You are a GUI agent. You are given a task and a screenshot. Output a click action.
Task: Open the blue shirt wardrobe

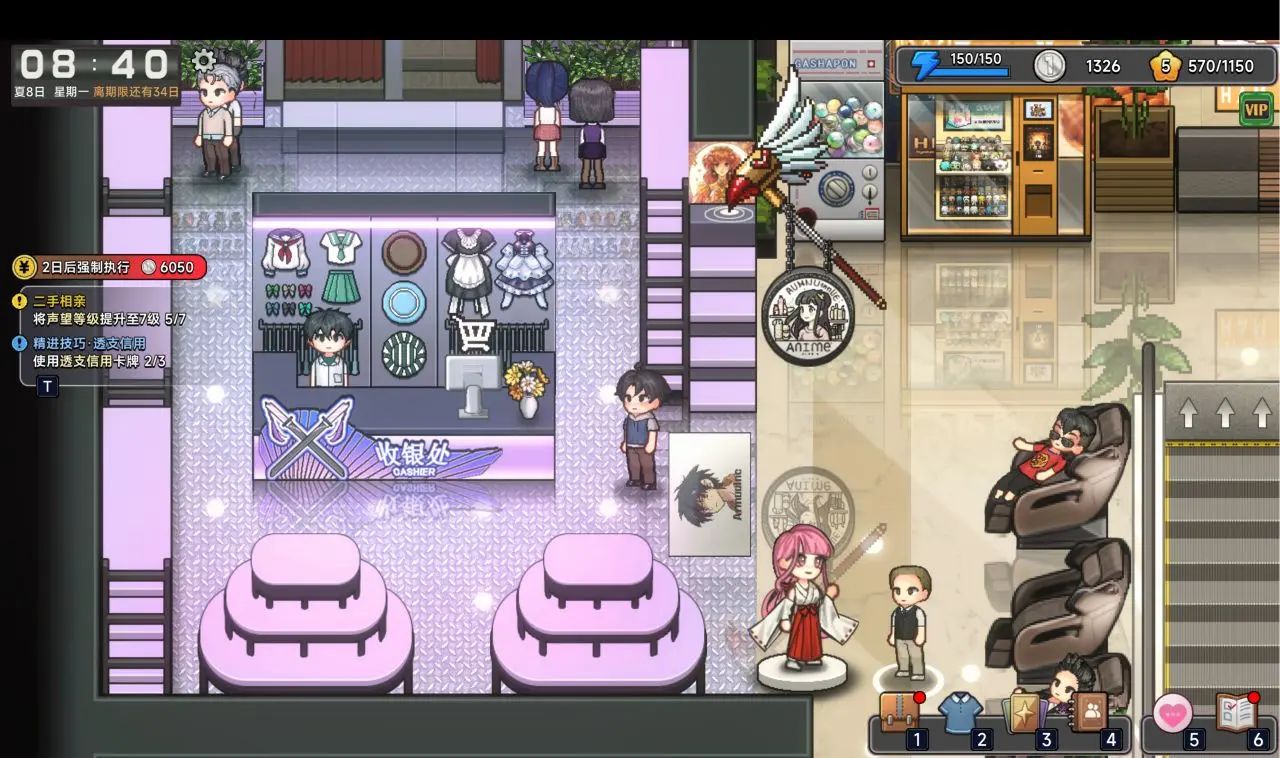pyautogui.click(x=961, y=713)
